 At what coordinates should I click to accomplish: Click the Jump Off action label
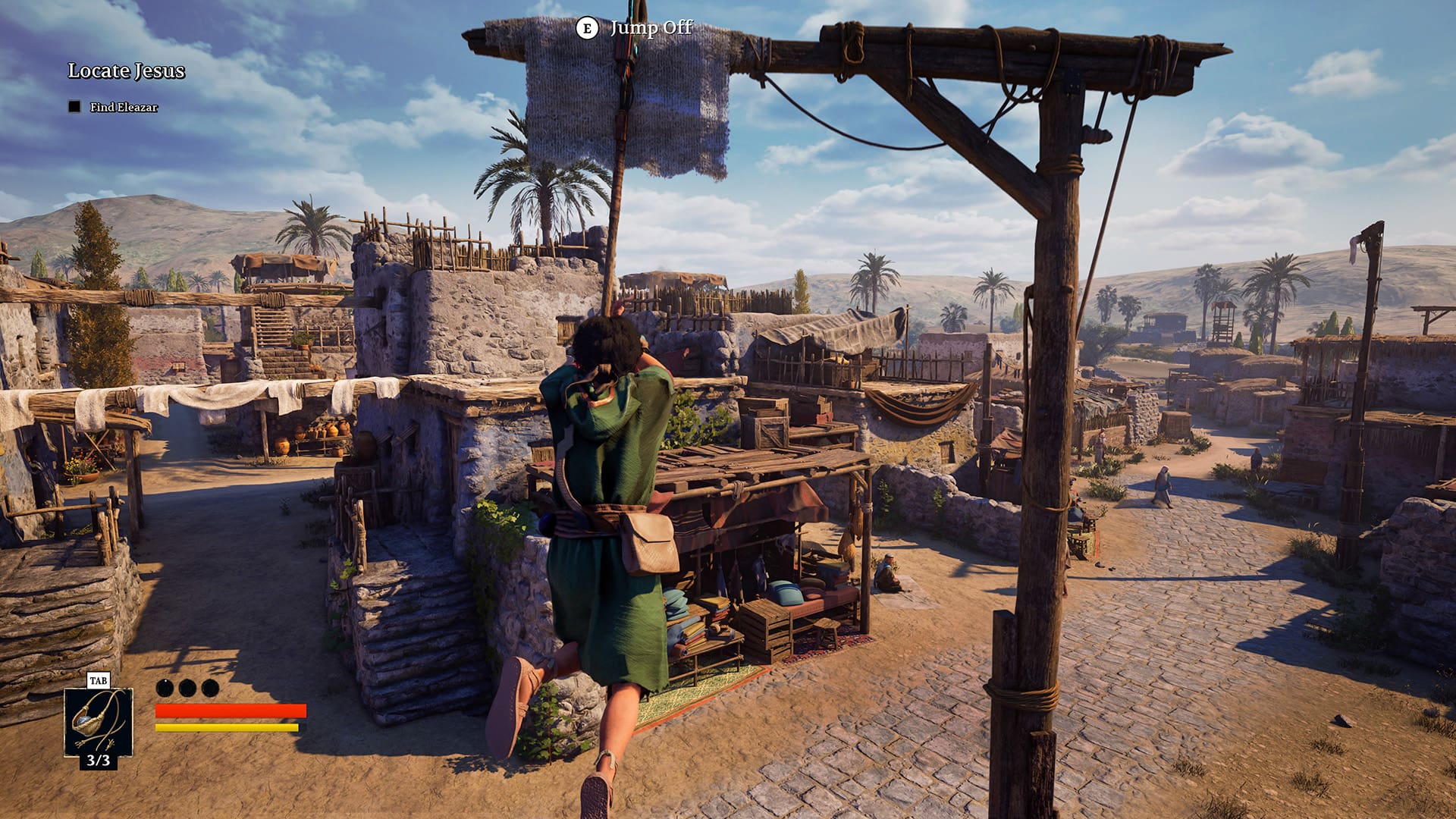click(x=650, y=30)
